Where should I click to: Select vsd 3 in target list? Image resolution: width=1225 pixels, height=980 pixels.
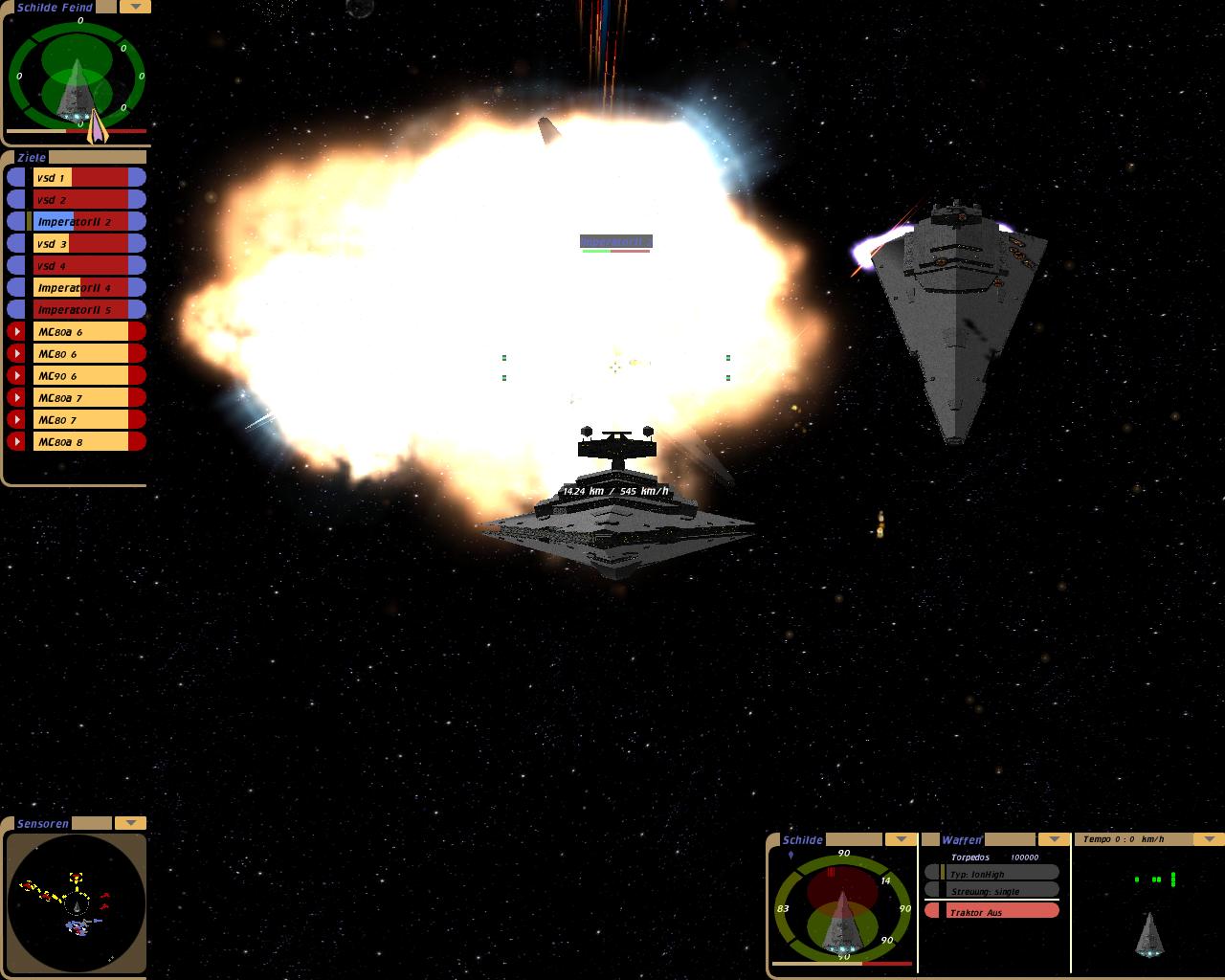(x=80, y=243)
